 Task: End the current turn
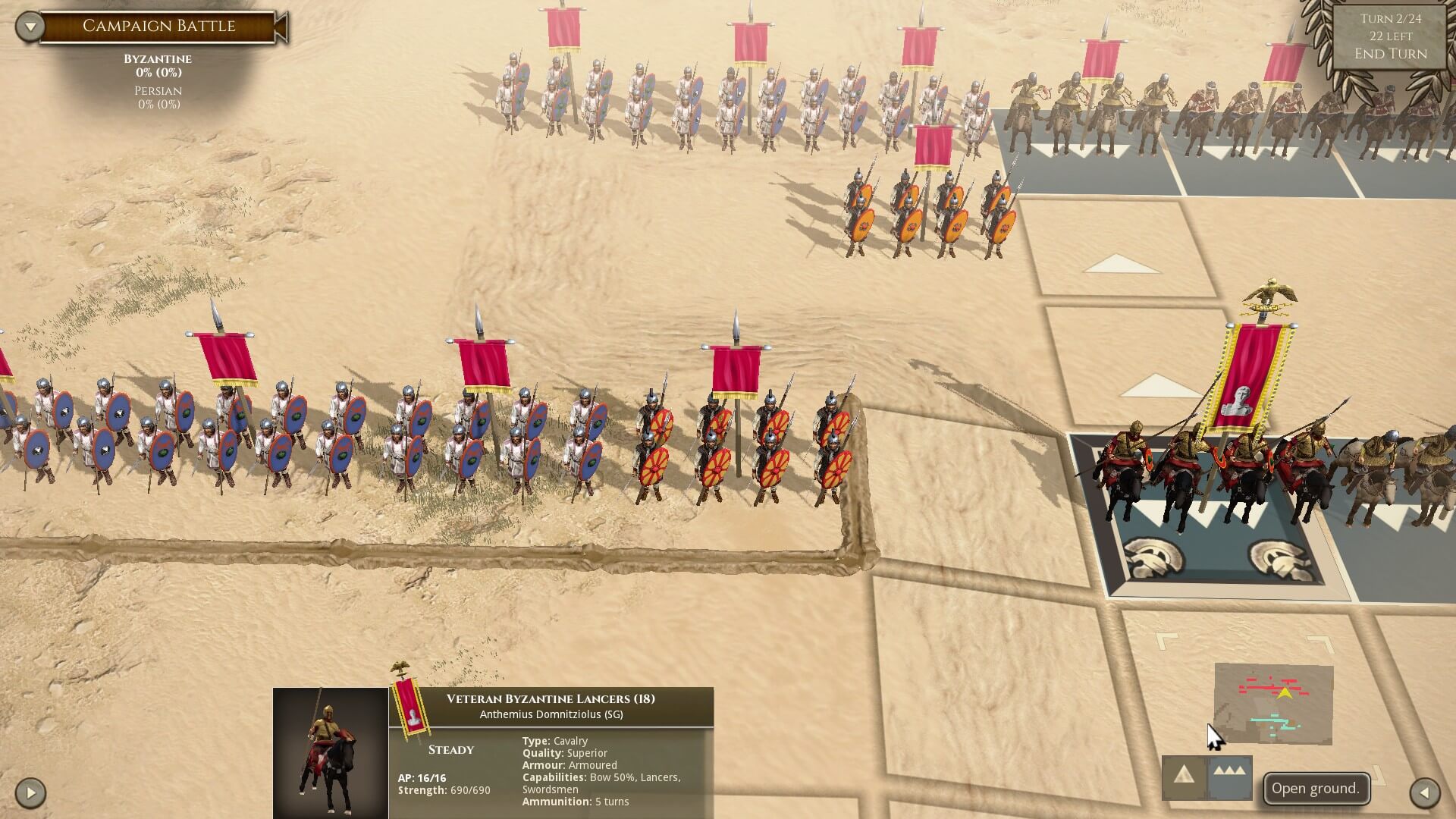[x=1390, y=54]
